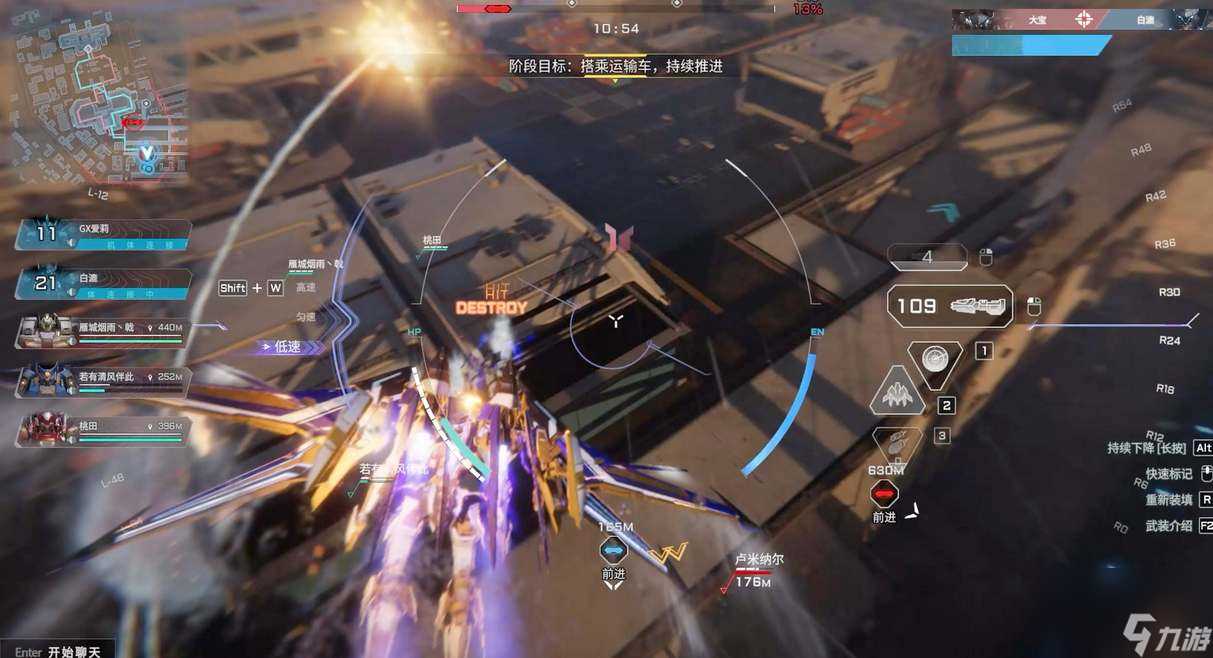Select squad member 雁城烟雨丶乾
Image resolution: width=1213 pixels, height=658 pixels.
tap(103, 333)
